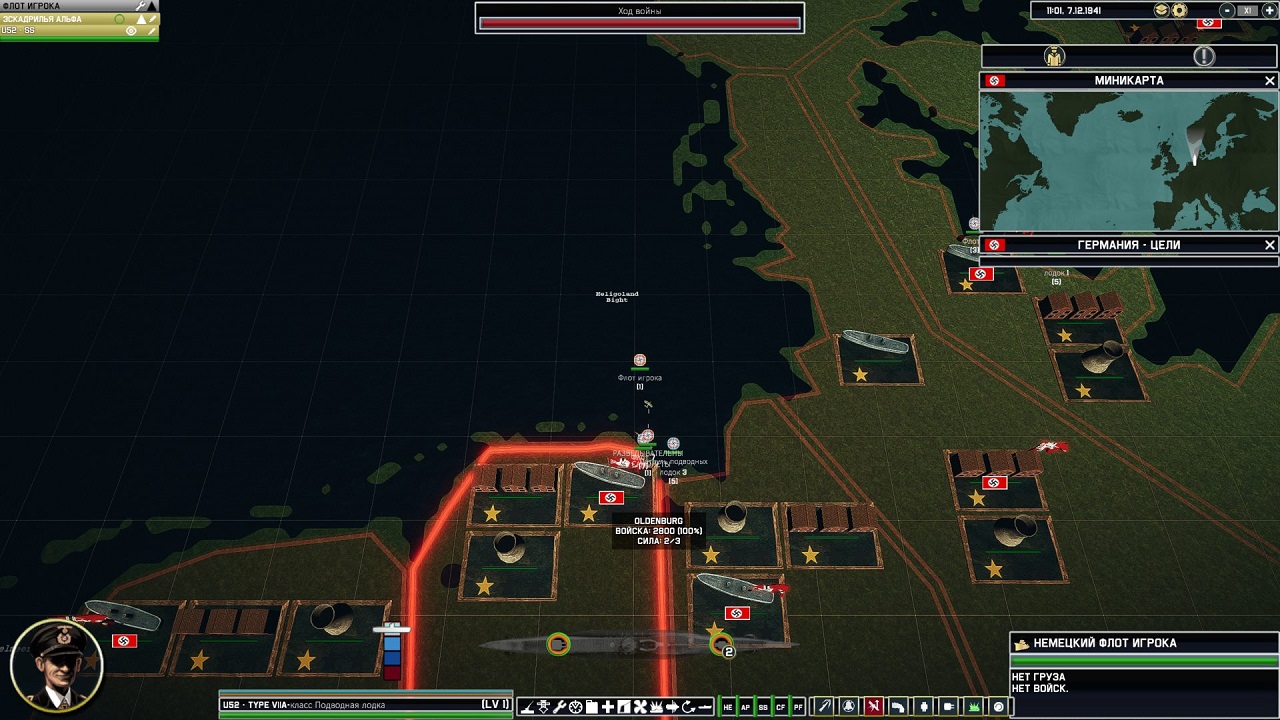Toggle the eye visibility icon for U52 · SS
This screenshot has height=720, width=1280.
click(x=131, y=29)
